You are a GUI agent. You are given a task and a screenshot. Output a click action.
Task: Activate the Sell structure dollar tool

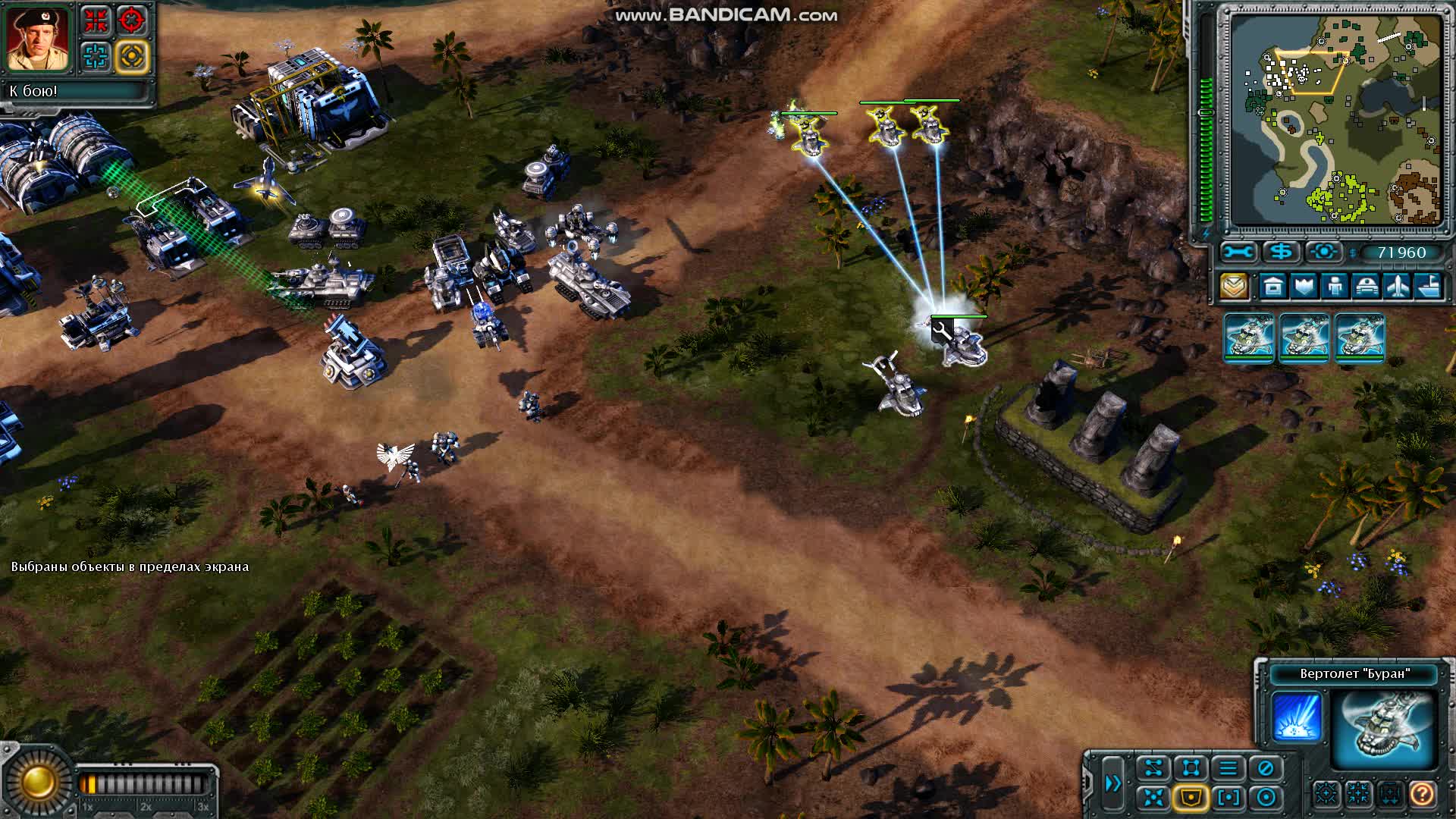1280,252
